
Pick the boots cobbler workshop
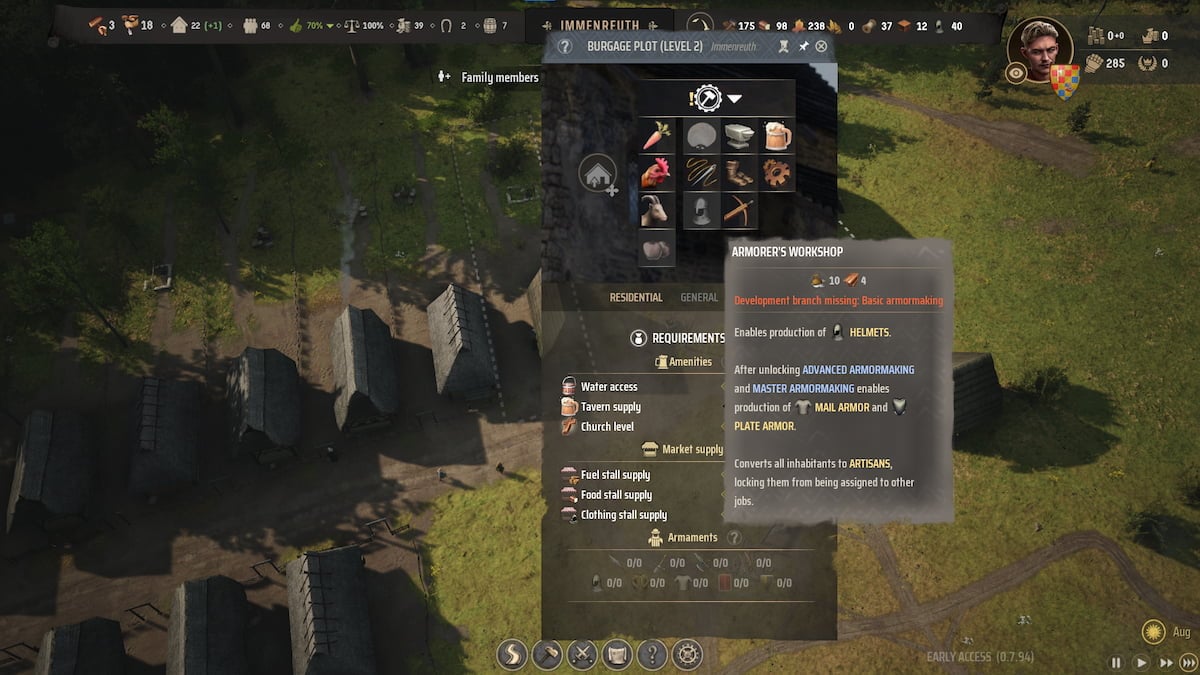(x=738, y=173)
